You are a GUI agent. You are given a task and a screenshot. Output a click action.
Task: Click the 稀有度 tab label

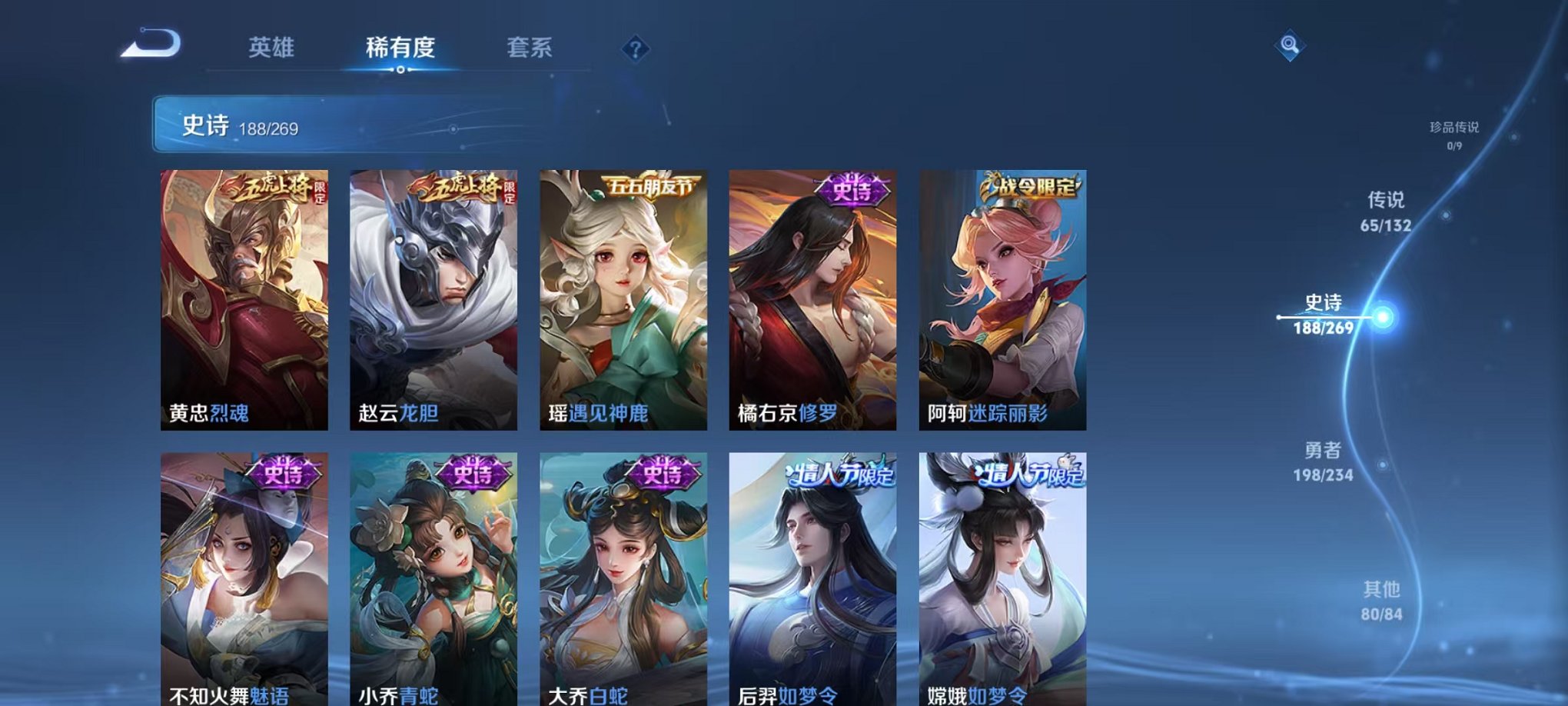(x=401, y=48)
